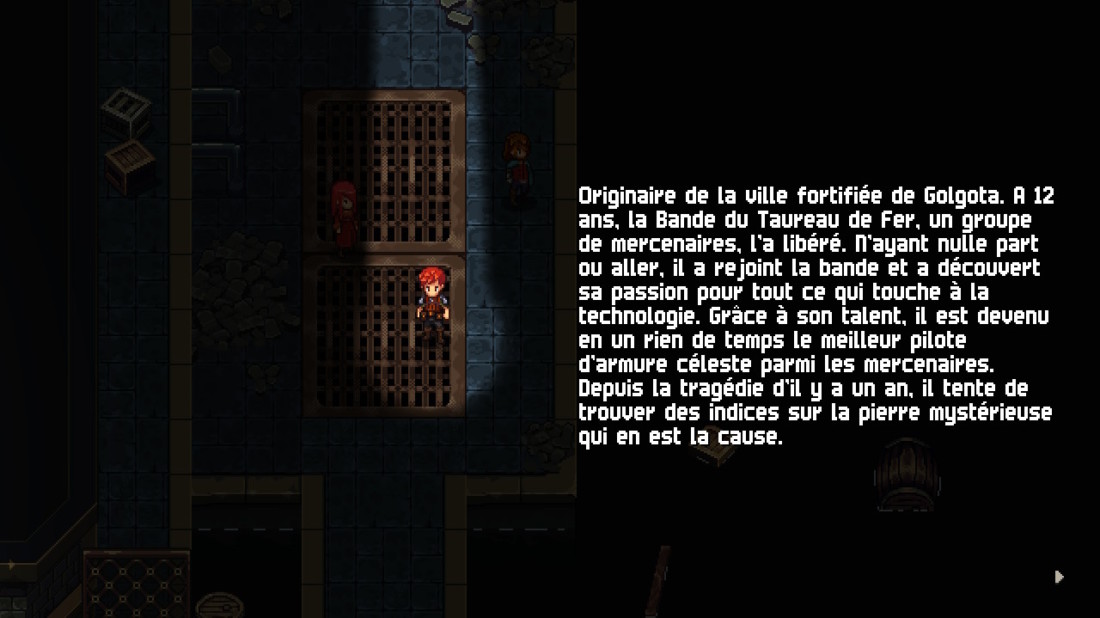Advance the text with the arrow indicator
Viewport: 1100px width, 618px height.
click(x=1059, y=577)
